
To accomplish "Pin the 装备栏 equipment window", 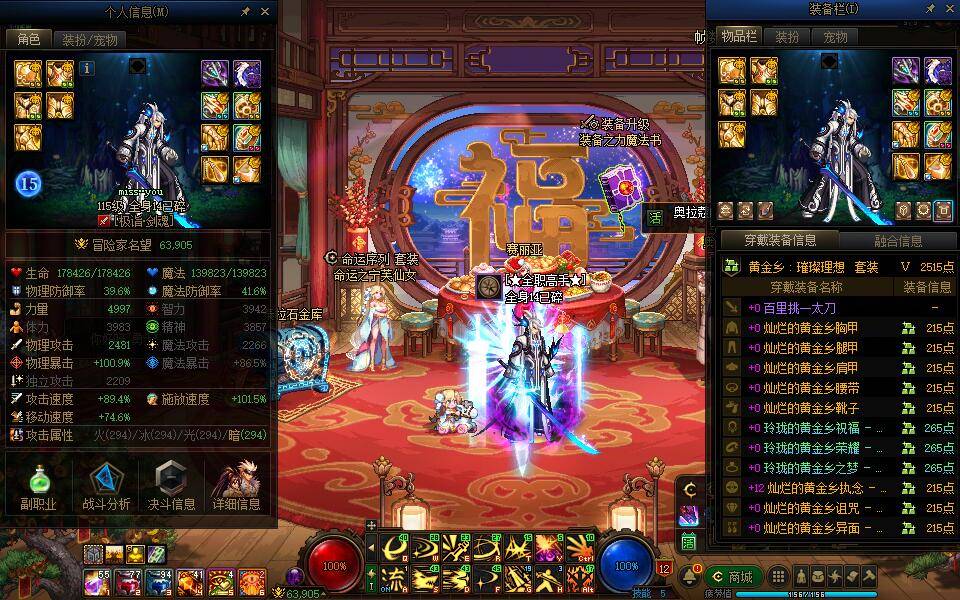I will point(931,9).
